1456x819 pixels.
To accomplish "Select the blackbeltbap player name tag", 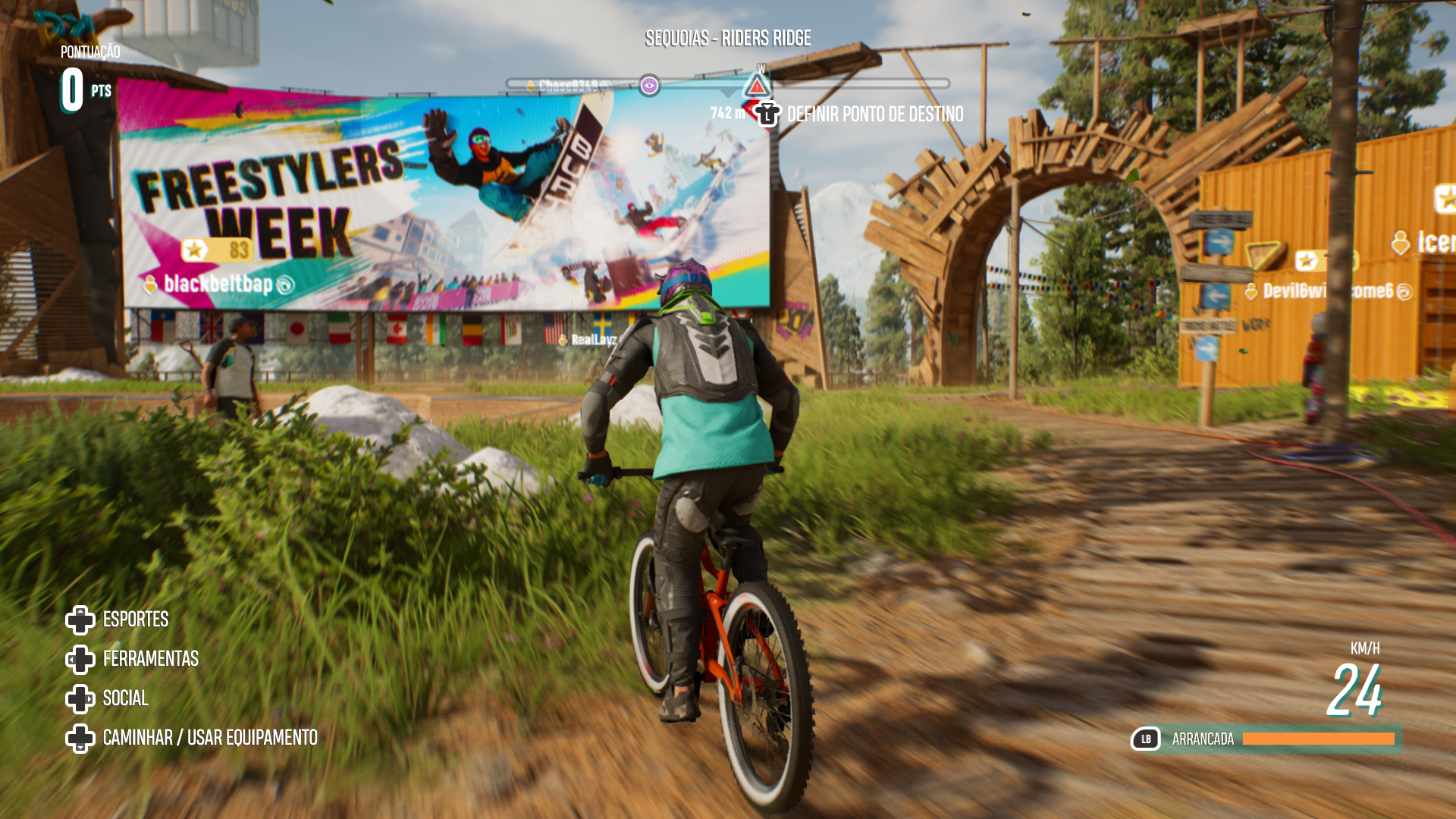I will point(218,284).
